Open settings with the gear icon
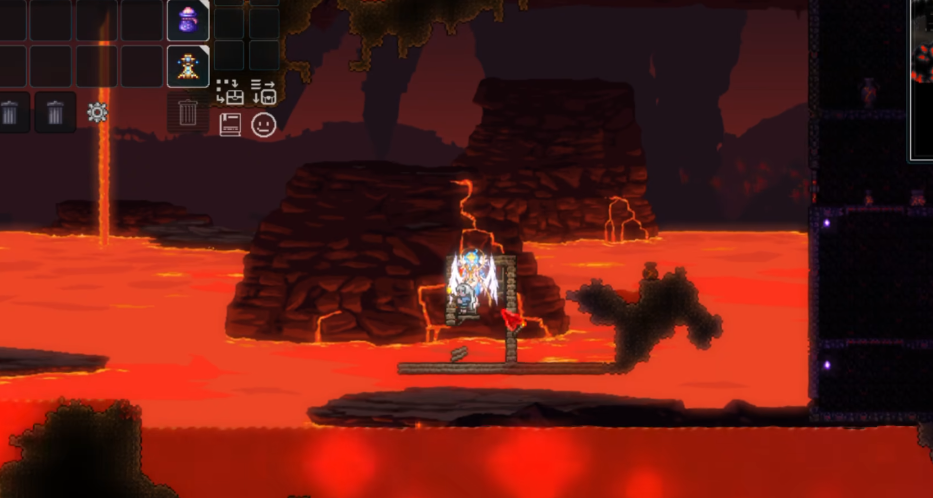Viewport: 933px width, 498px height. point(97,112)
